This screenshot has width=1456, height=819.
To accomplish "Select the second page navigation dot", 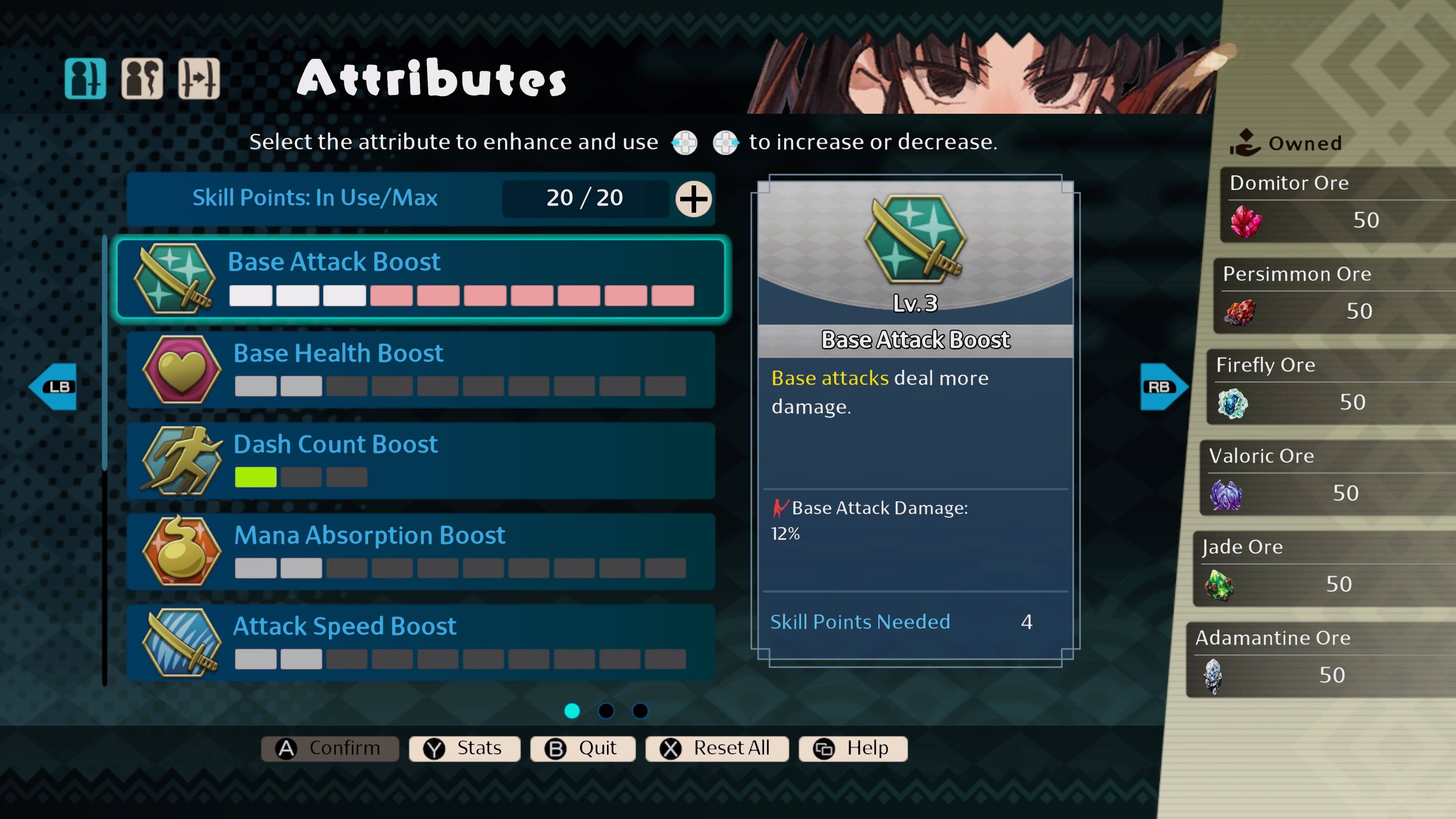I will click(x=606, y=711).
